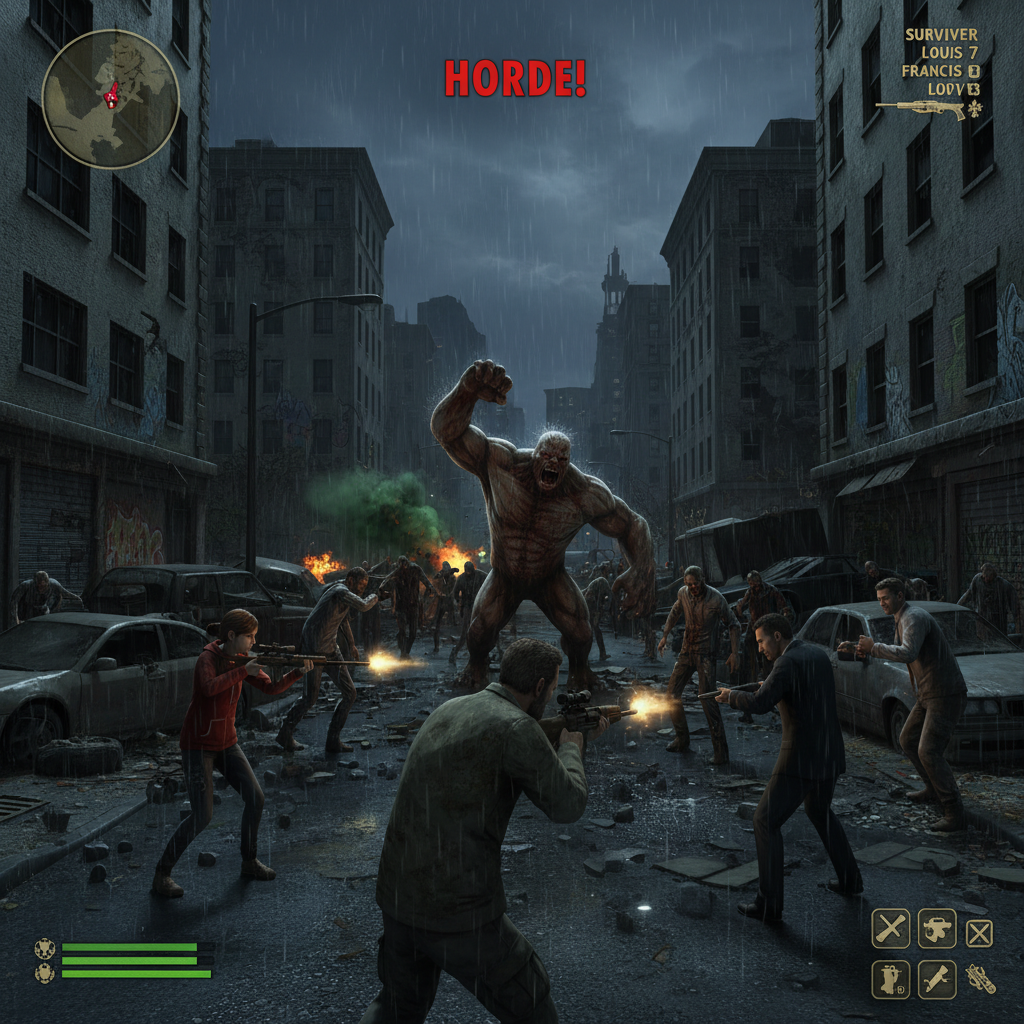Select the canister item slot

[890, 979]
